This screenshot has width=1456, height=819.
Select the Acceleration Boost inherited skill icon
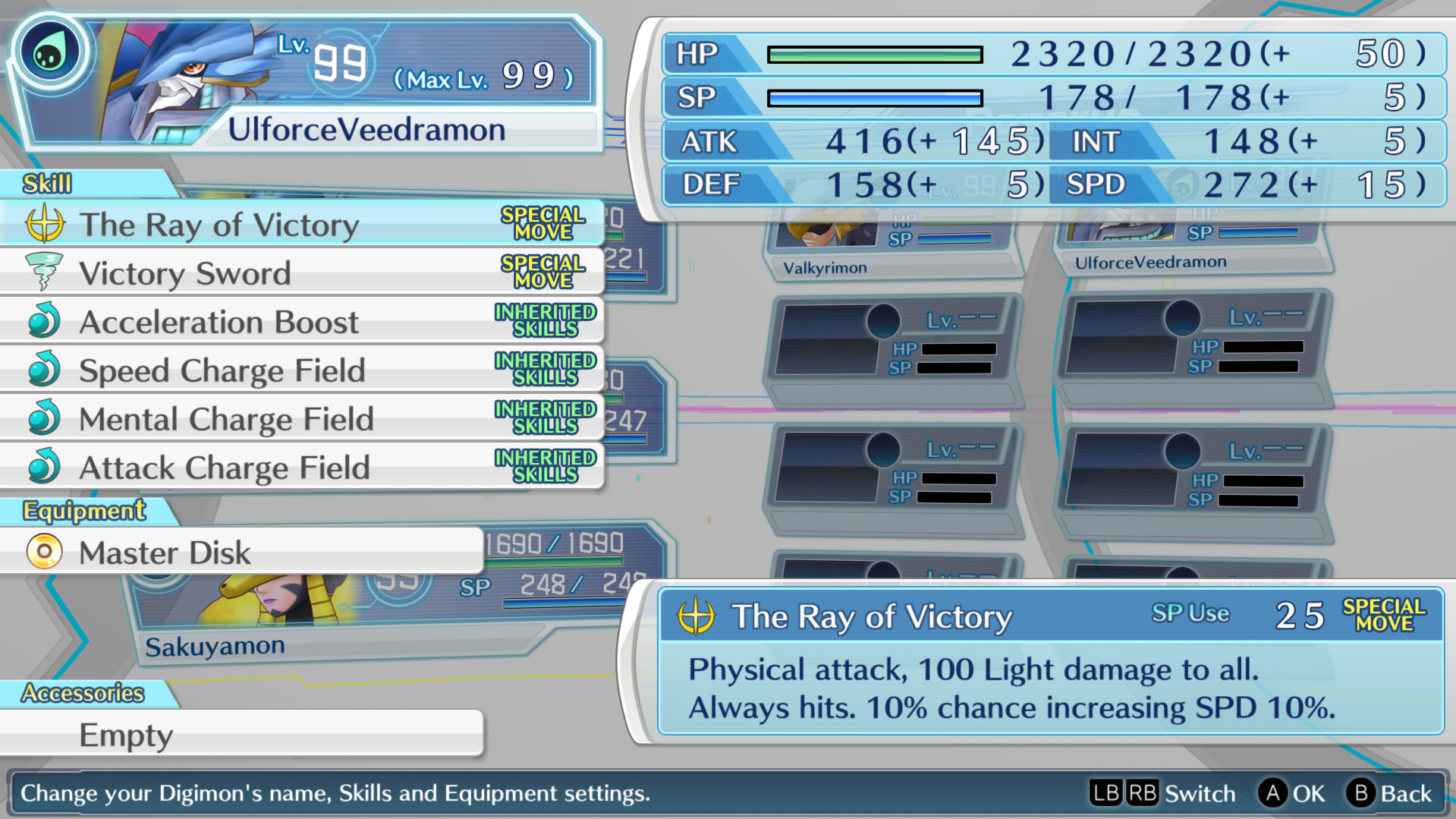(x=46, y=321)
